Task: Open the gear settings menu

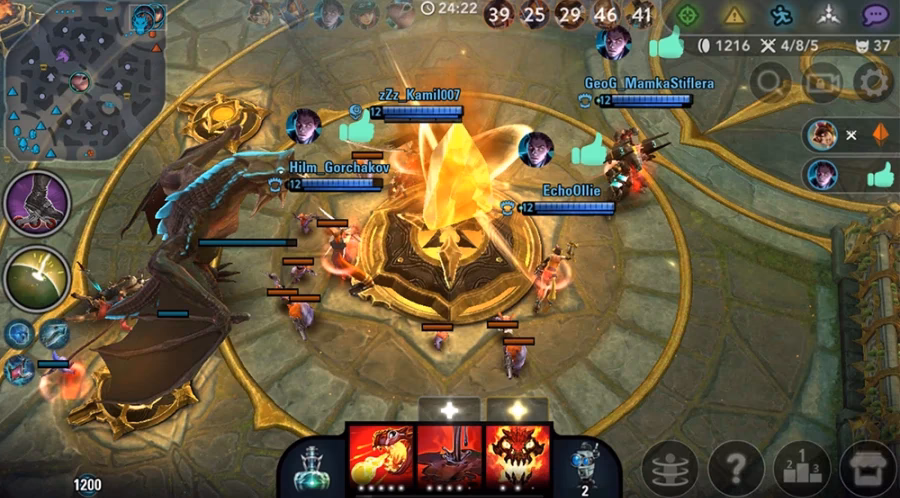Action: click(873, 82)
